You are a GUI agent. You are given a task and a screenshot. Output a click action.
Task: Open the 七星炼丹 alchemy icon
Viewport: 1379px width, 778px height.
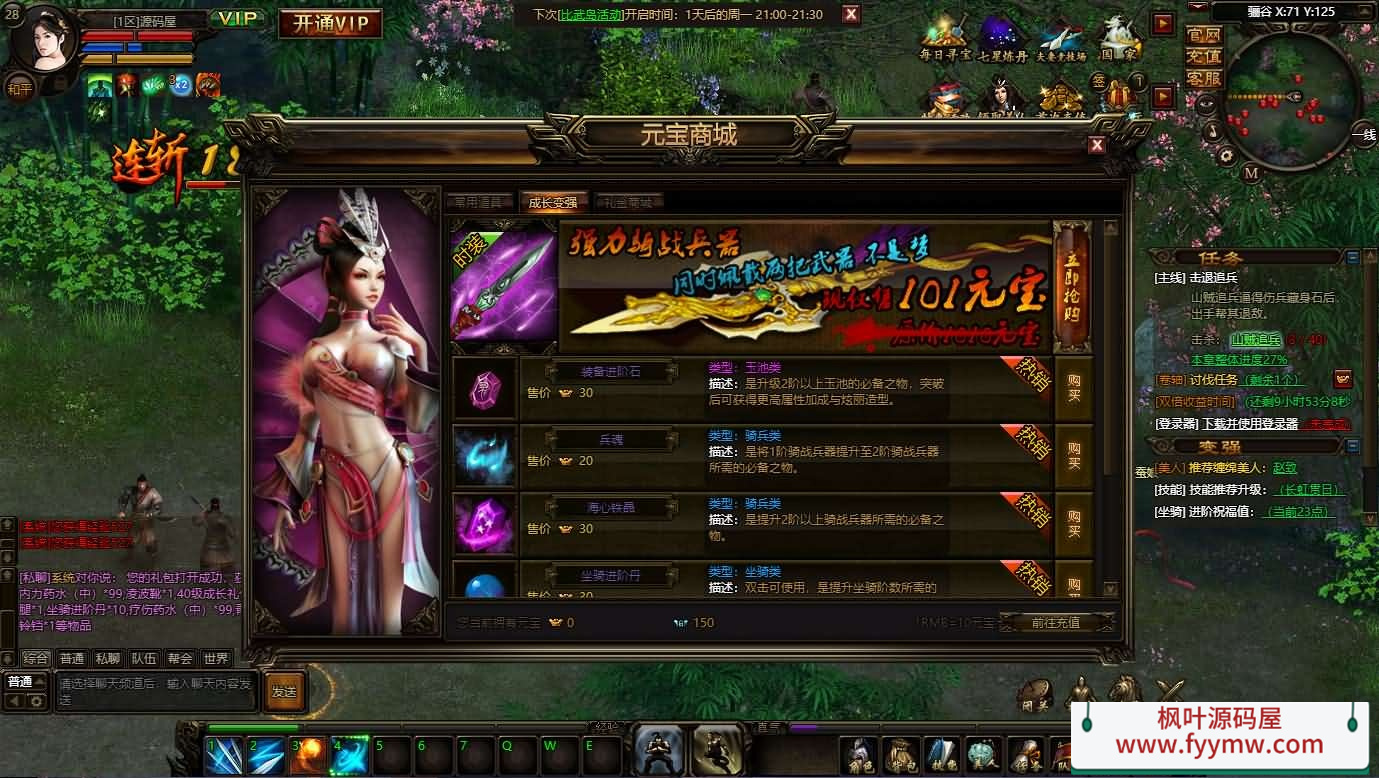[x=1002, y=40]
